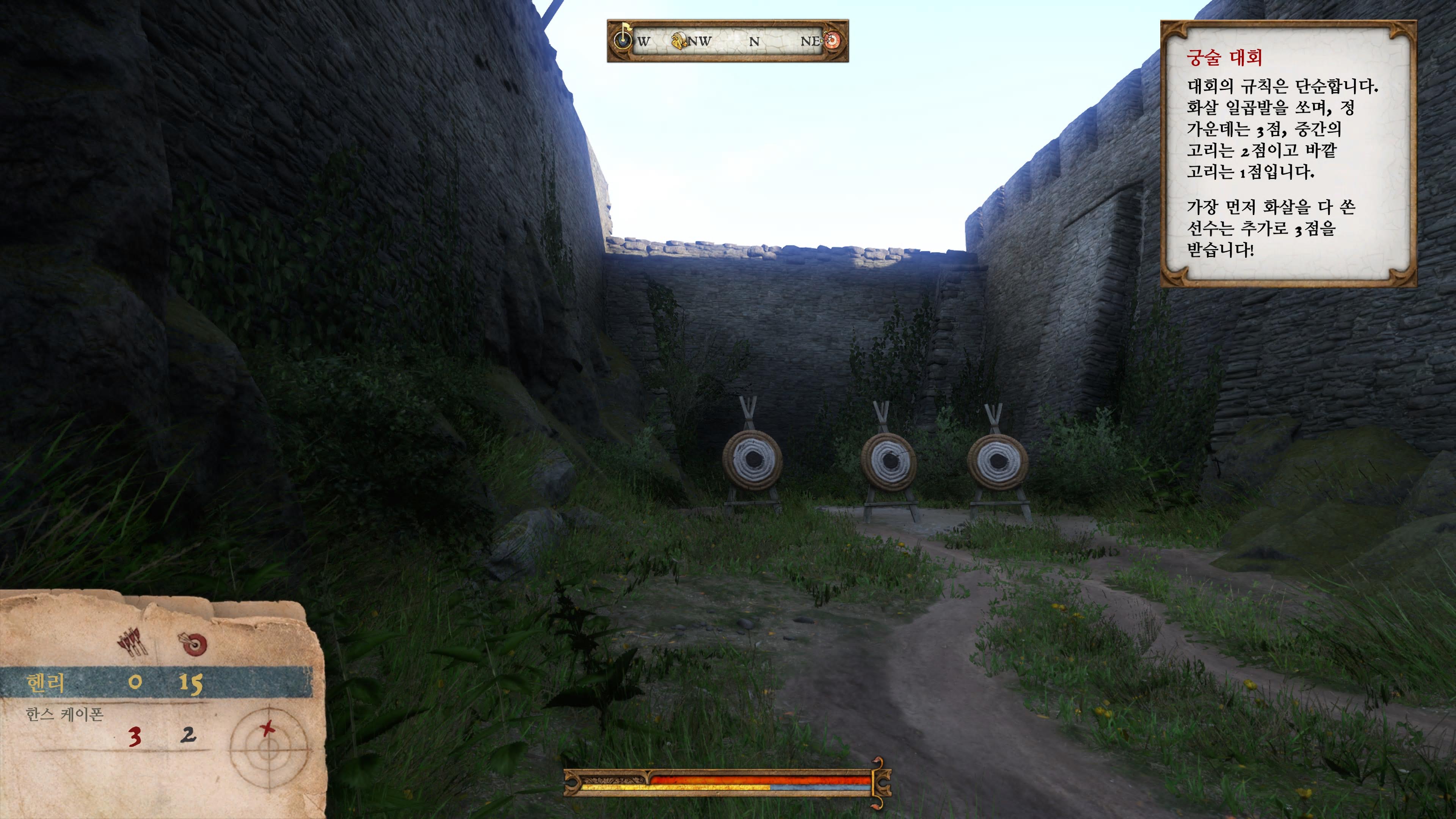Click the red archery target compass marker

[832, 40]
